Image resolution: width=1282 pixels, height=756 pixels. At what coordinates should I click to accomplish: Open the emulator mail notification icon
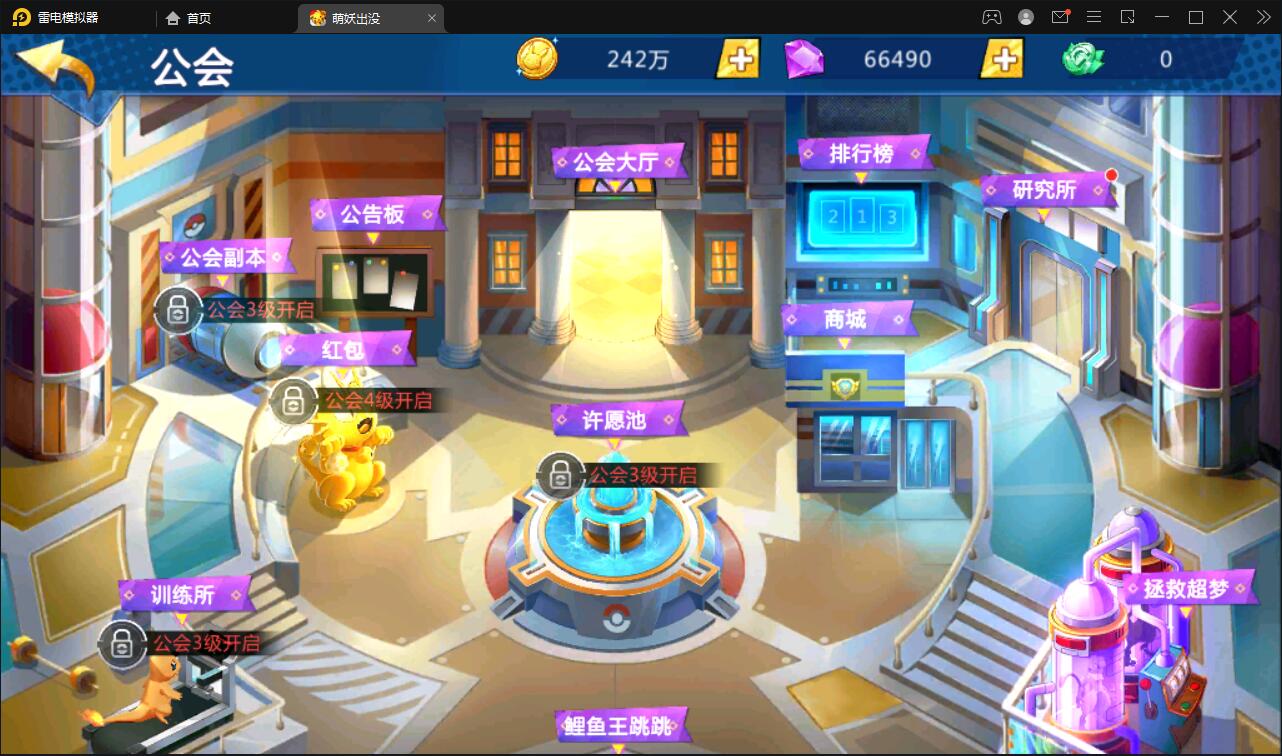[x=1060, y=16]
